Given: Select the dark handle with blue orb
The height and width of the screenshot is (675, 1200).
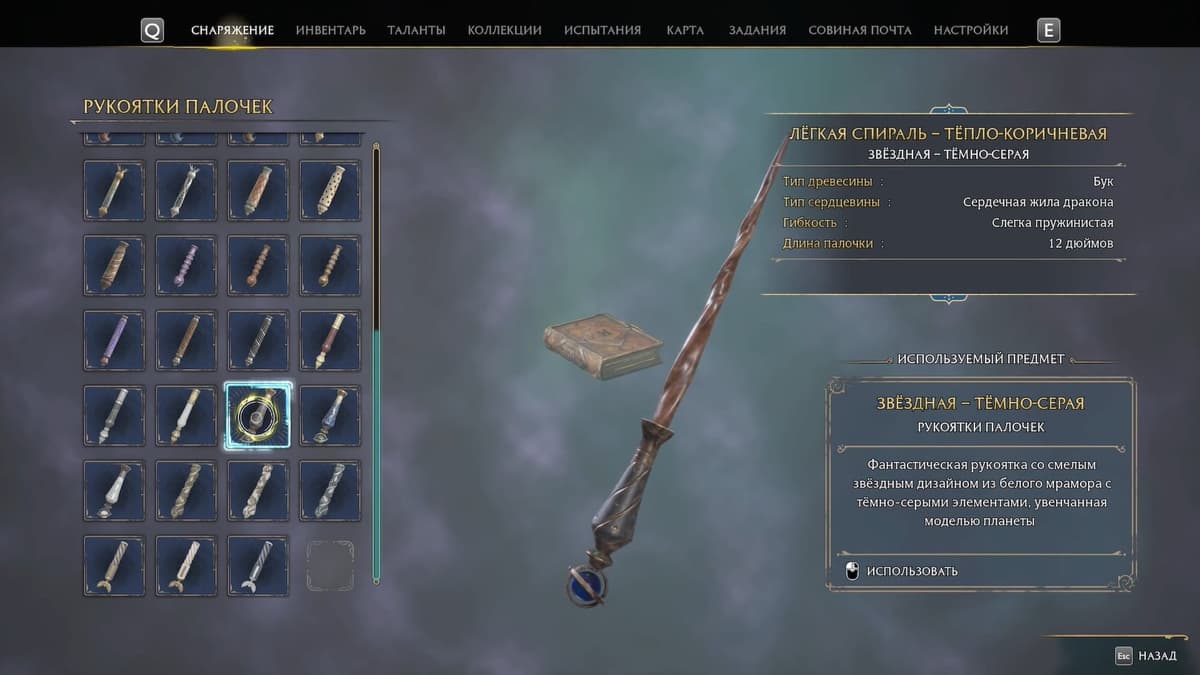Looking at the screenshot, I should pos(330,415).
